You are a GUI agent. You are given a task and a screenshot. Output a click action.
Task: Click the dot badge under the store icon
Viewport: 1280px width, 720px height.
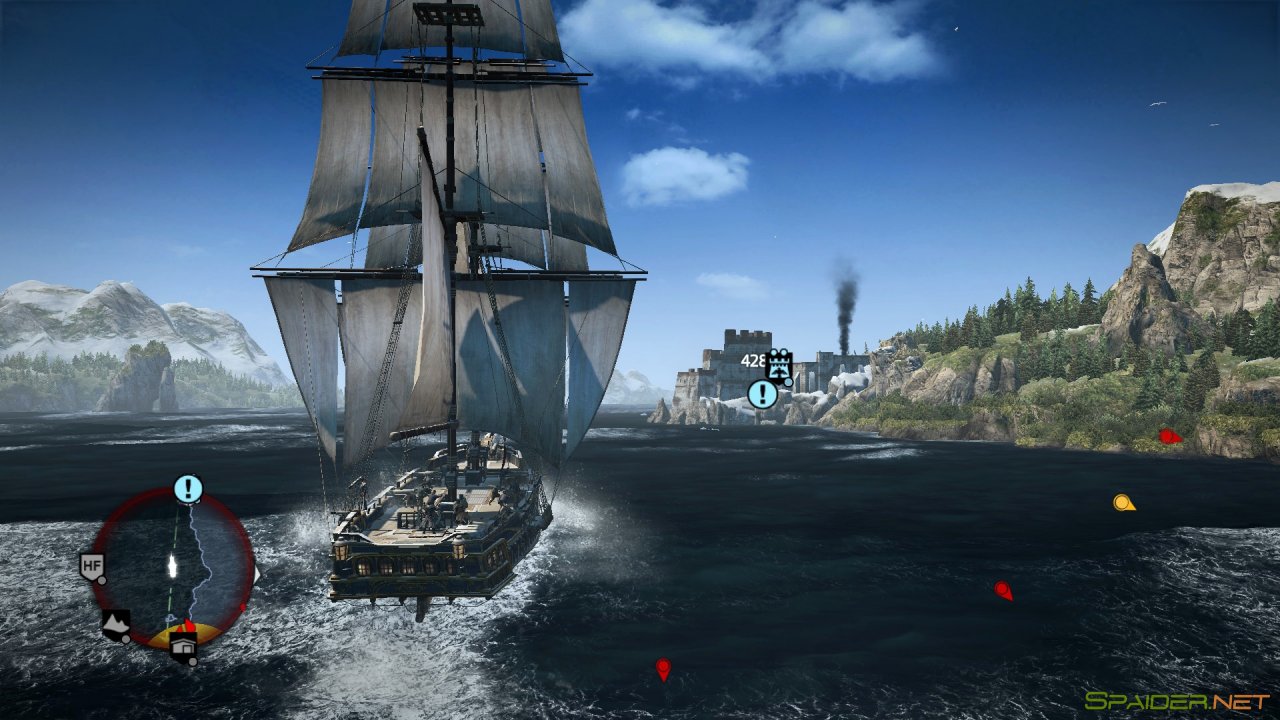(192, 660)
